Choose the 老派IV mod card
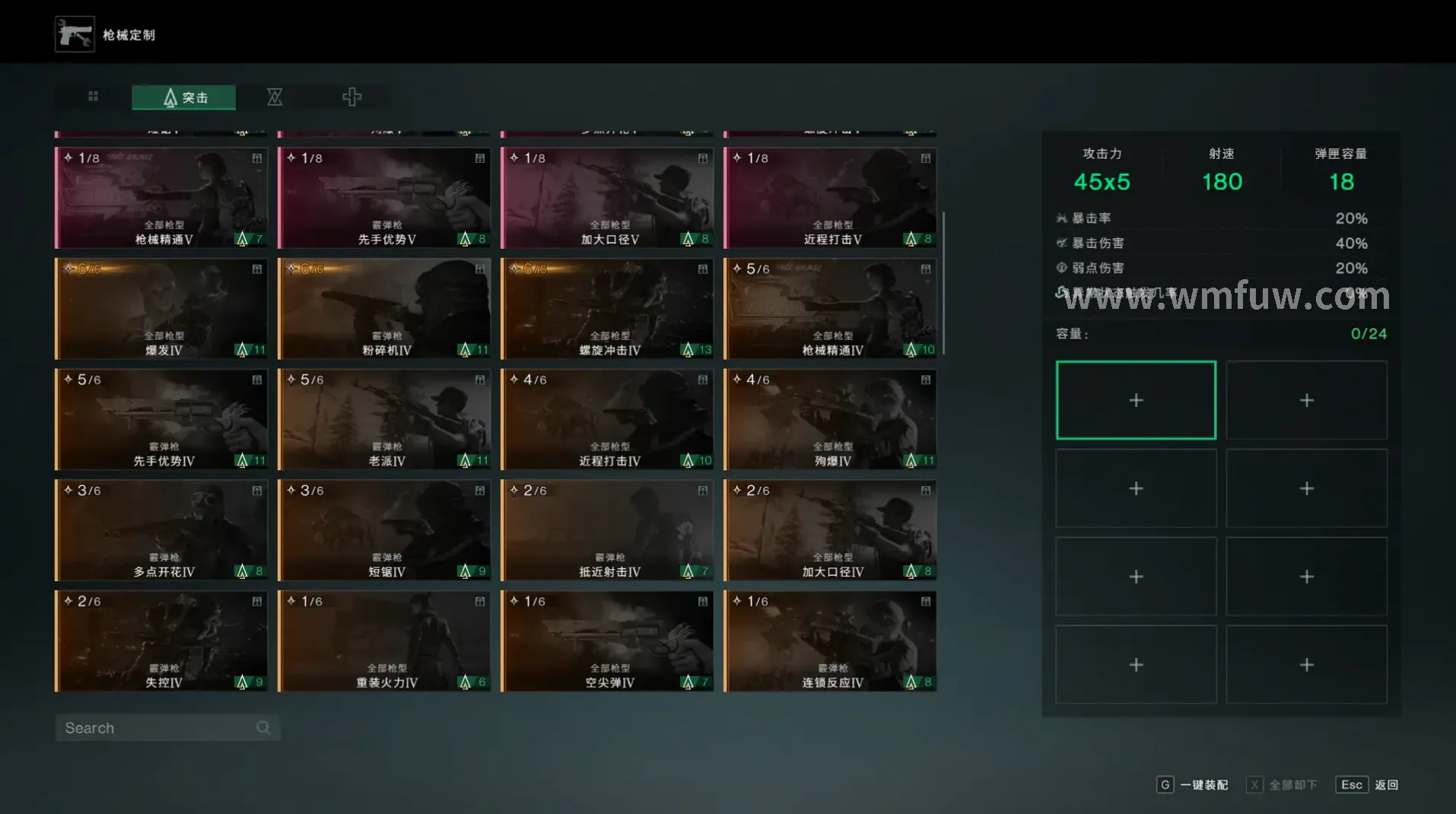The image size is (1456, 814). [x=384, y=420]
